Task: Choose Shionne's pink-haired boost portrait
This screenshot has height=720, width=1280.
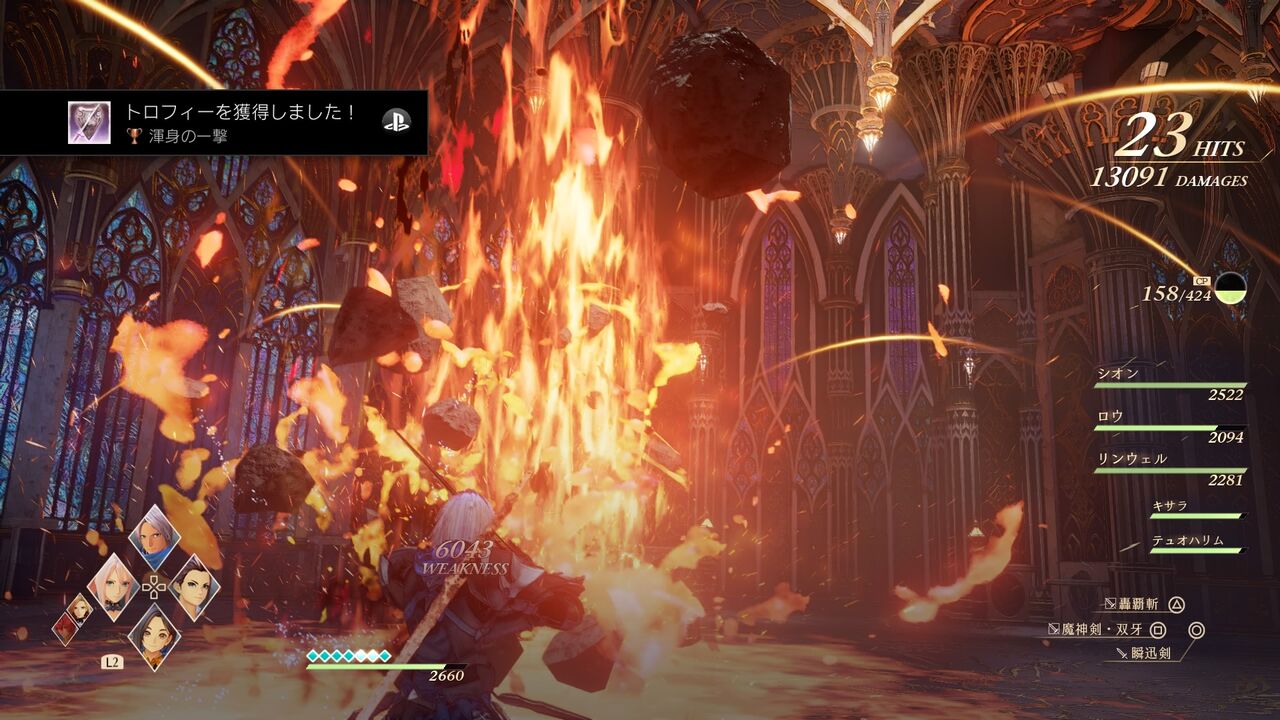Action: [113, 587]
